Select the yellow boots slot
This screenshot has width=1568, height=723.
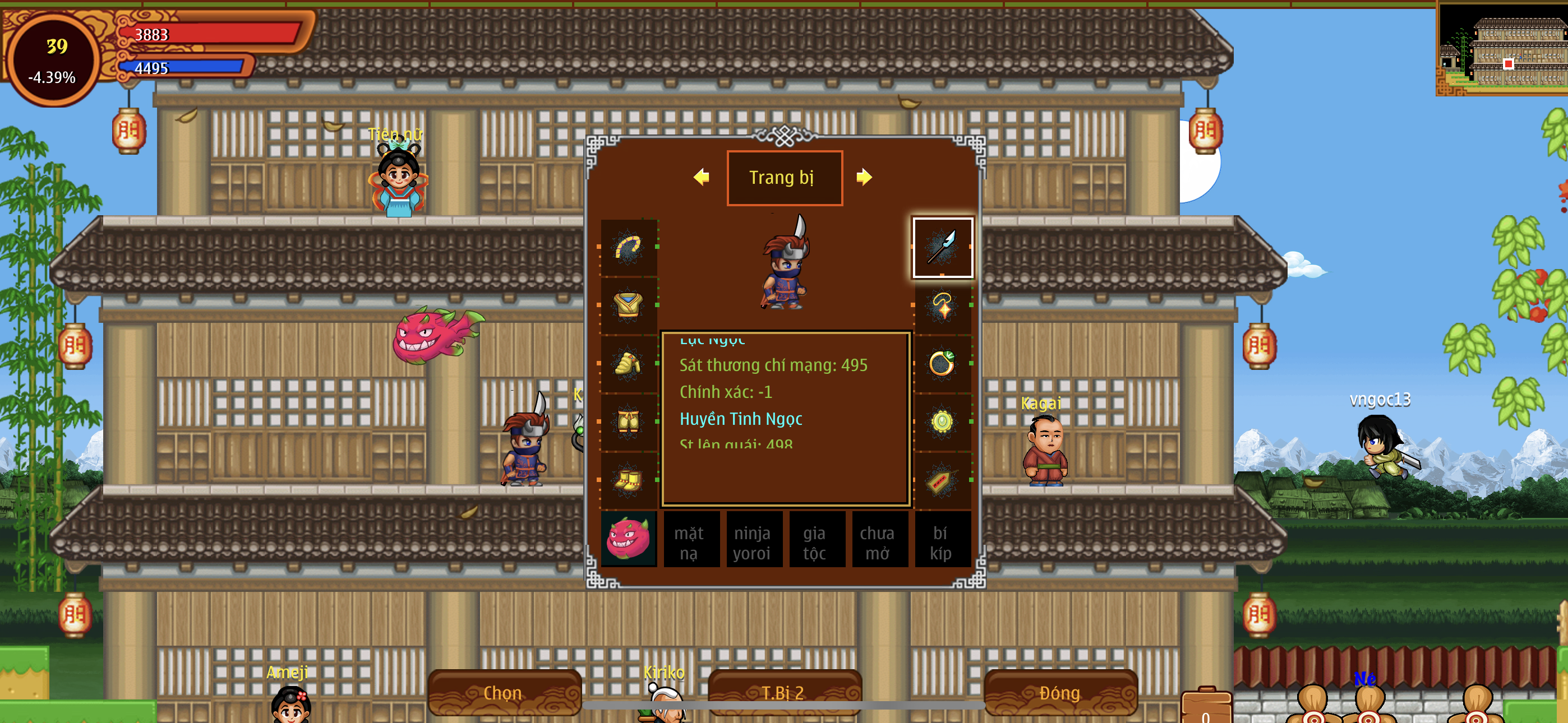628,481
